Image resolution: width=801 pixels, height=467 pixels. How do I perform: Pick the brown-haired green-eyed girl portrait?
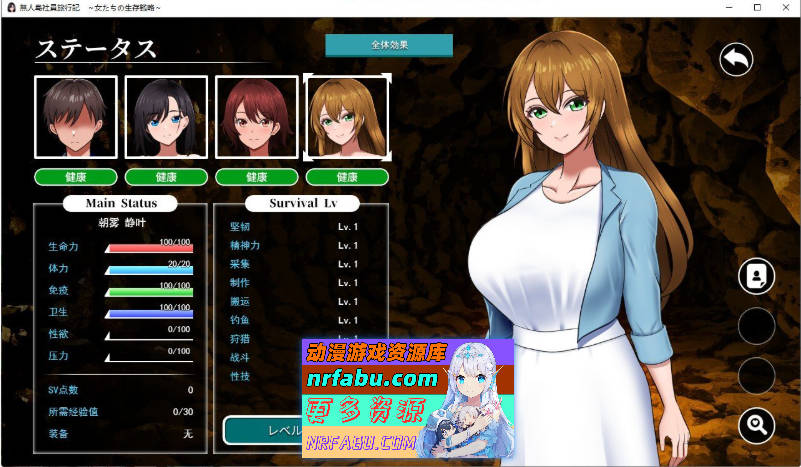point(347,117)
